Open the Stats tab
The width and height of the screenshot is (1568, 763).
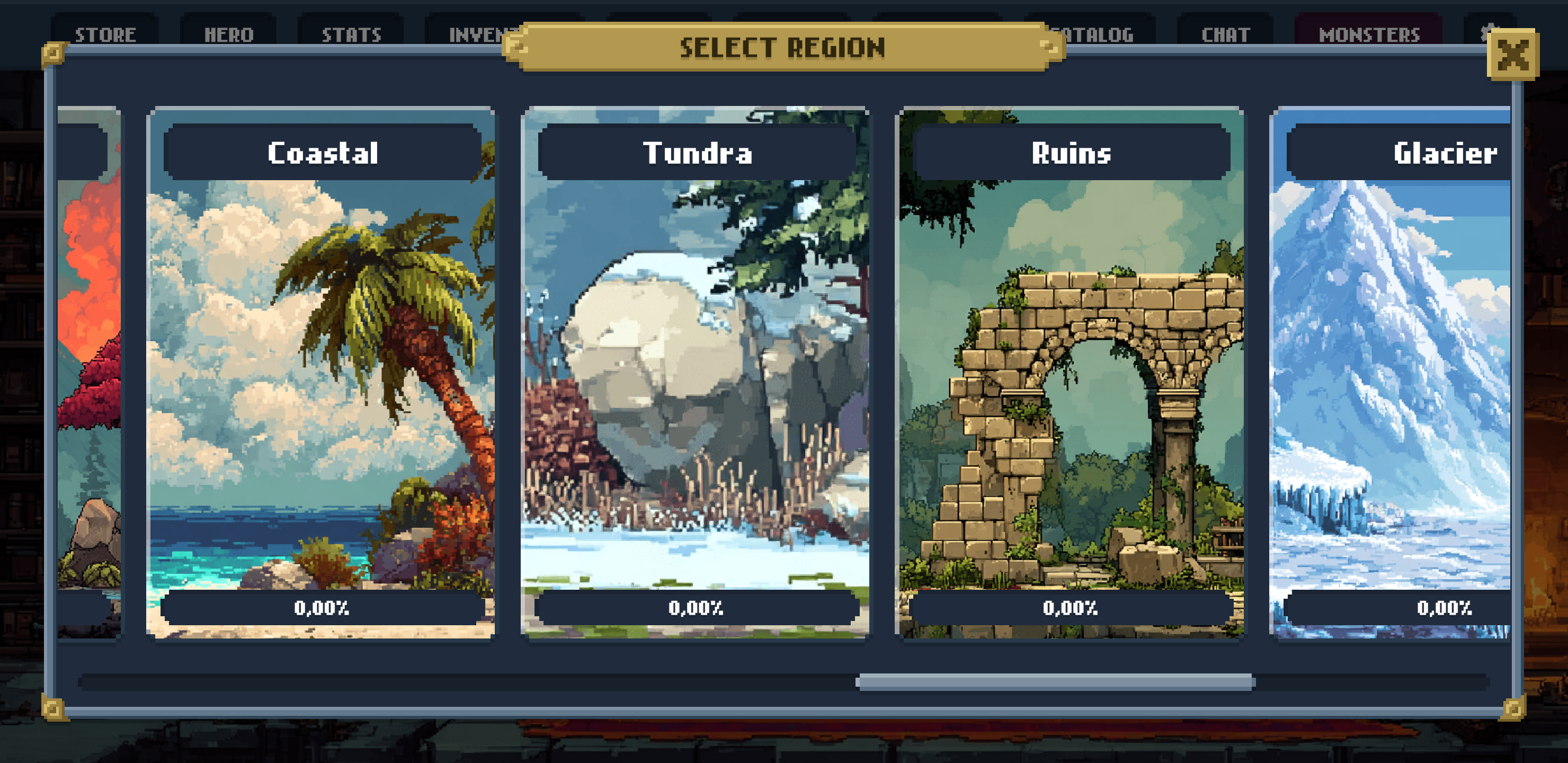351,33
